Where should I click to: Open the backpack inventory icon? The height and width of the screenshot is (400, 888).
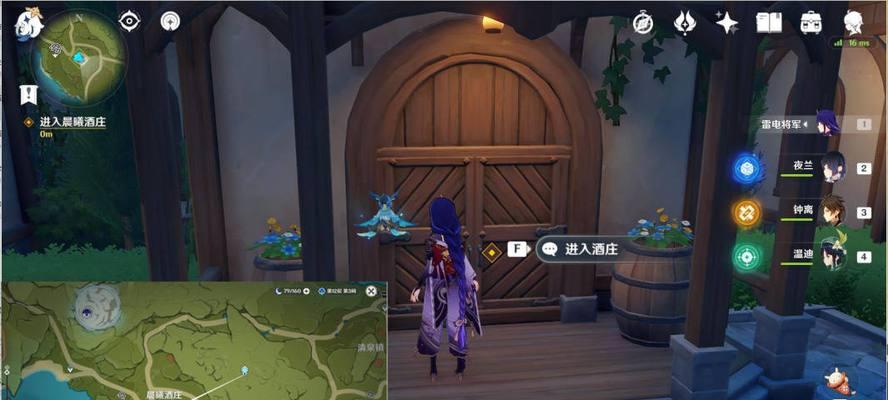click(810, 22)
